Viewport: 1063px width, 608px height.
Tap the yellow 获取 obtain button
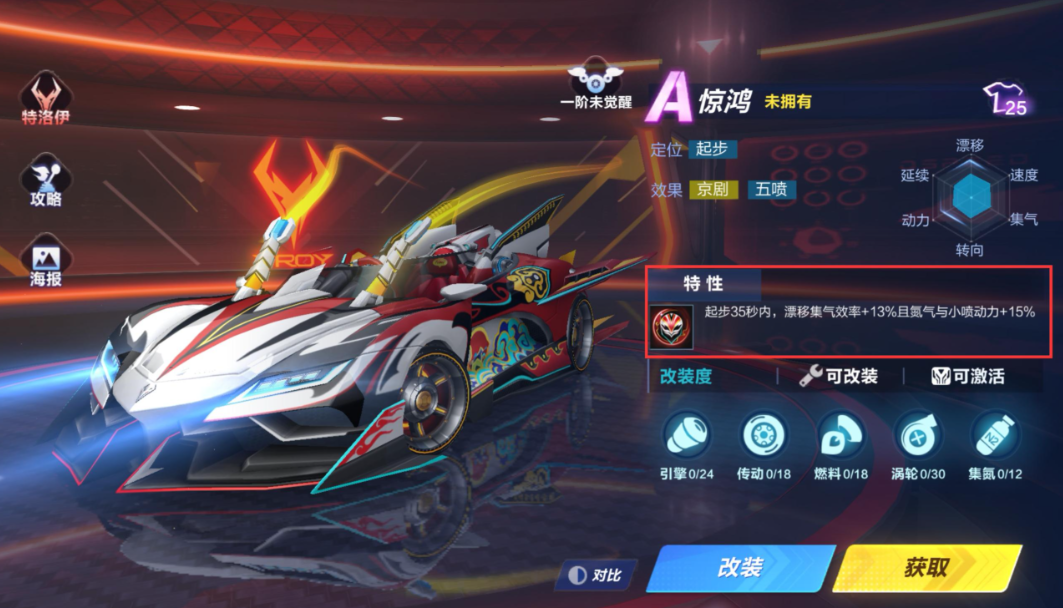pyautogui.click(x=926, y=569)
